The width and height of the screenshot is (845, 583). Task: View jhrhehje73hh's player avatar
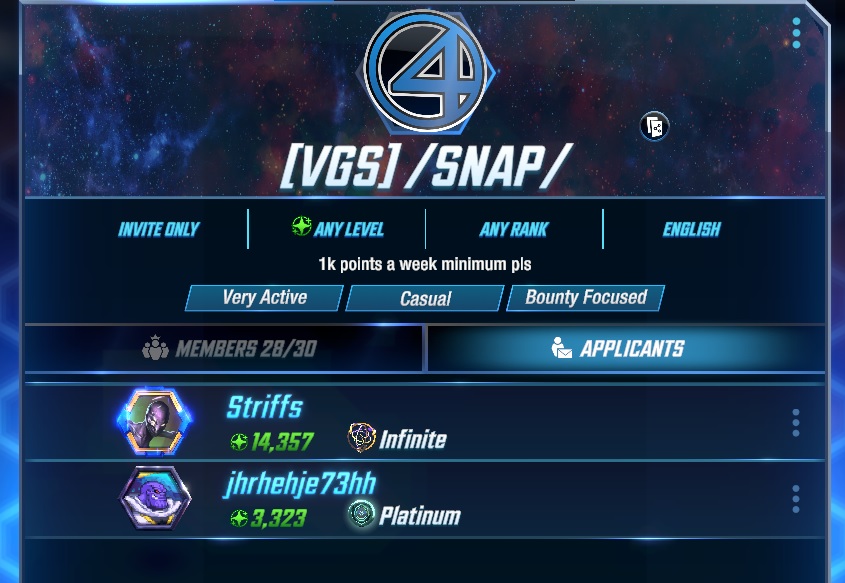coord(155,498)
